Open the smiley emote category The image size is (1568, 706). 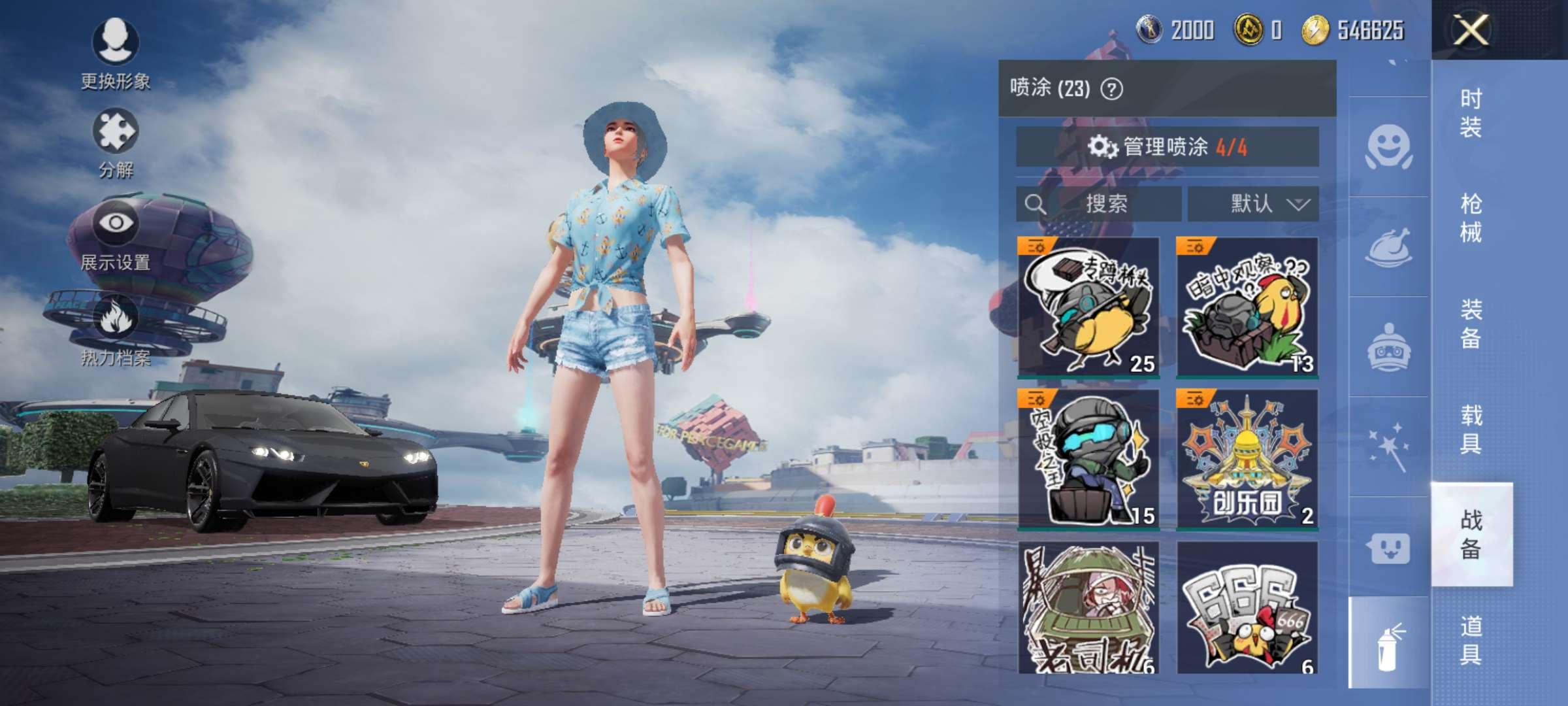1388,146
